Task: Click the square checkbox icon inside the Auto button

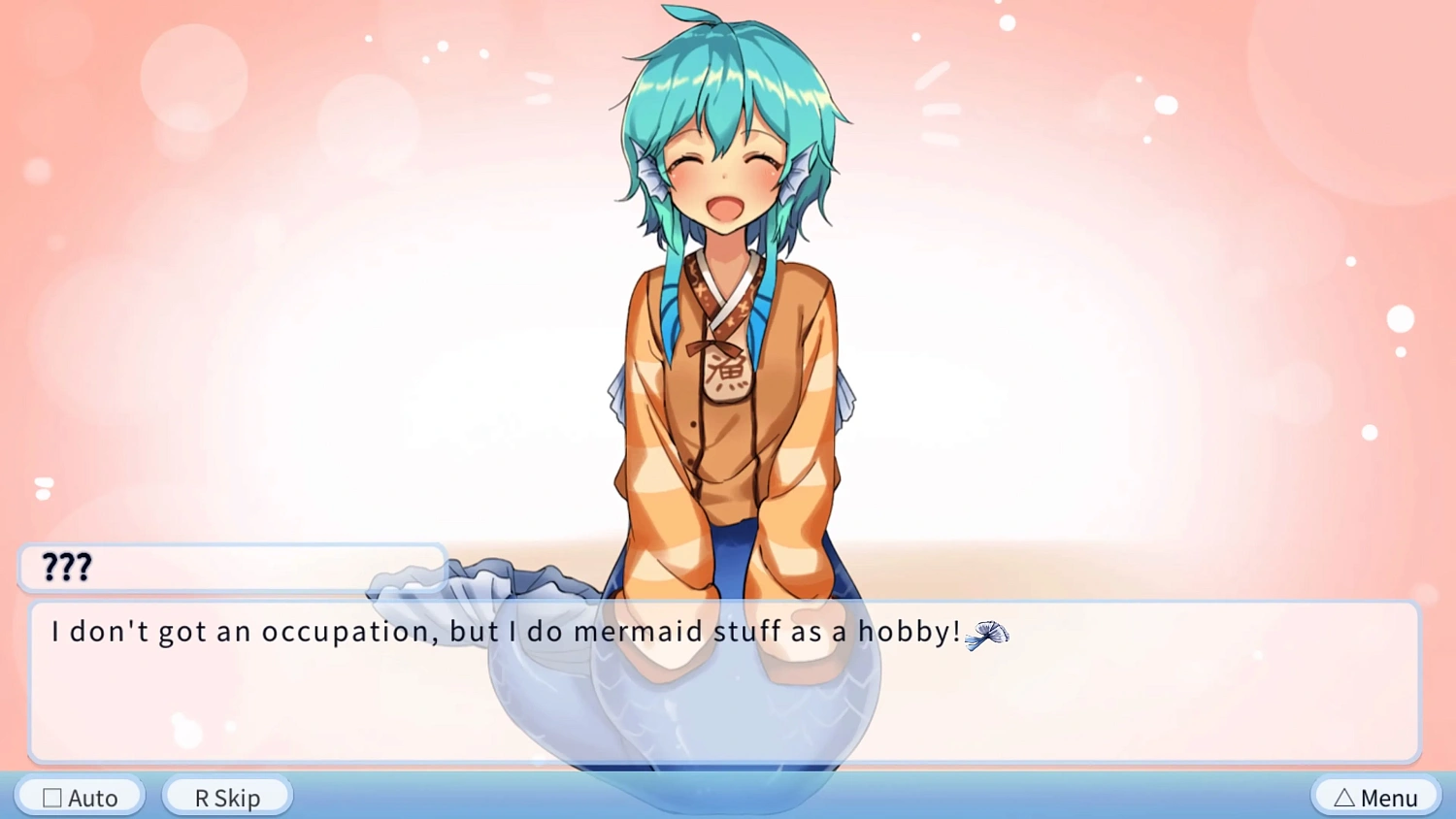Action: pyautogui.click(x=52, y=797)
